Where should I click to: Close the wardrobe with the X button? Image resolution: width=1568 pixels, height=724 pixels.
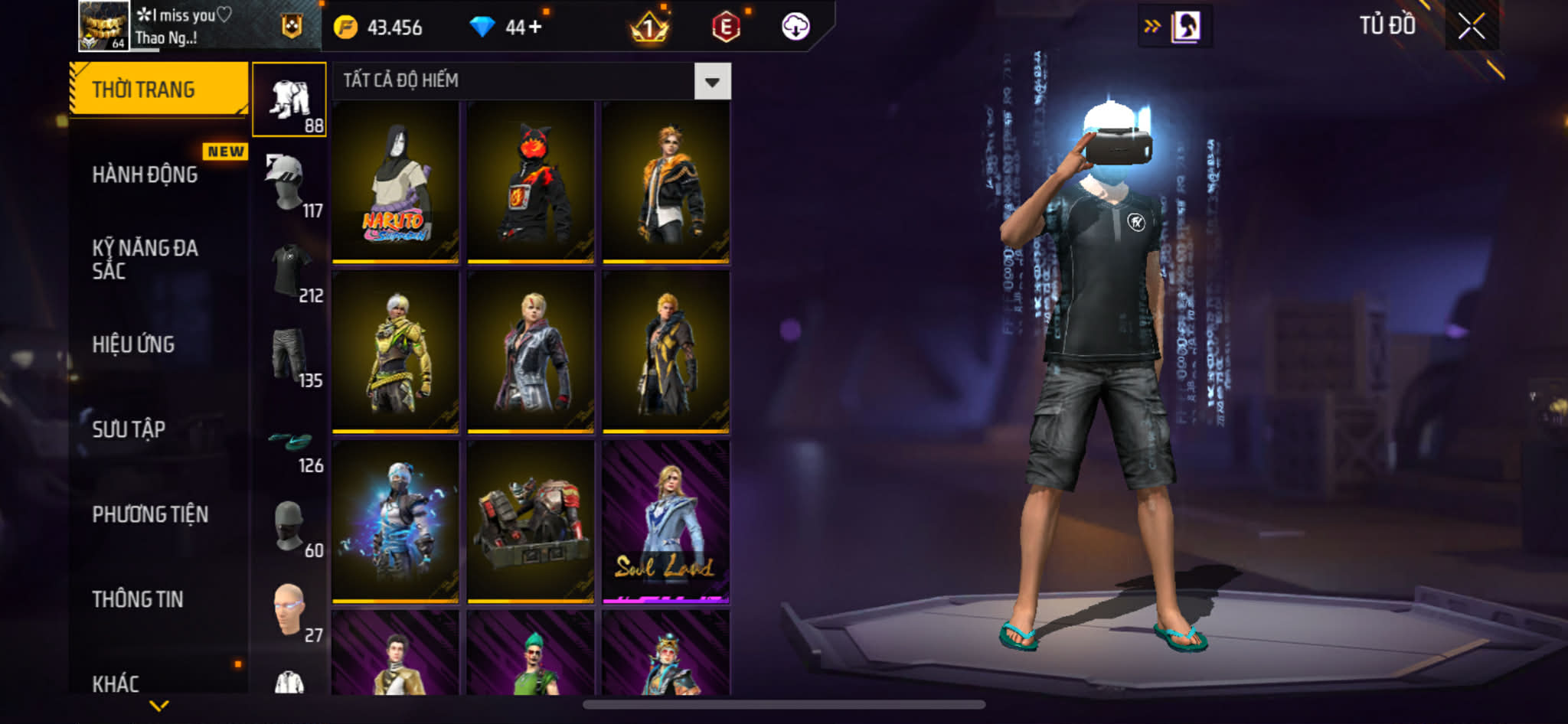click(x=1471, y=27)
